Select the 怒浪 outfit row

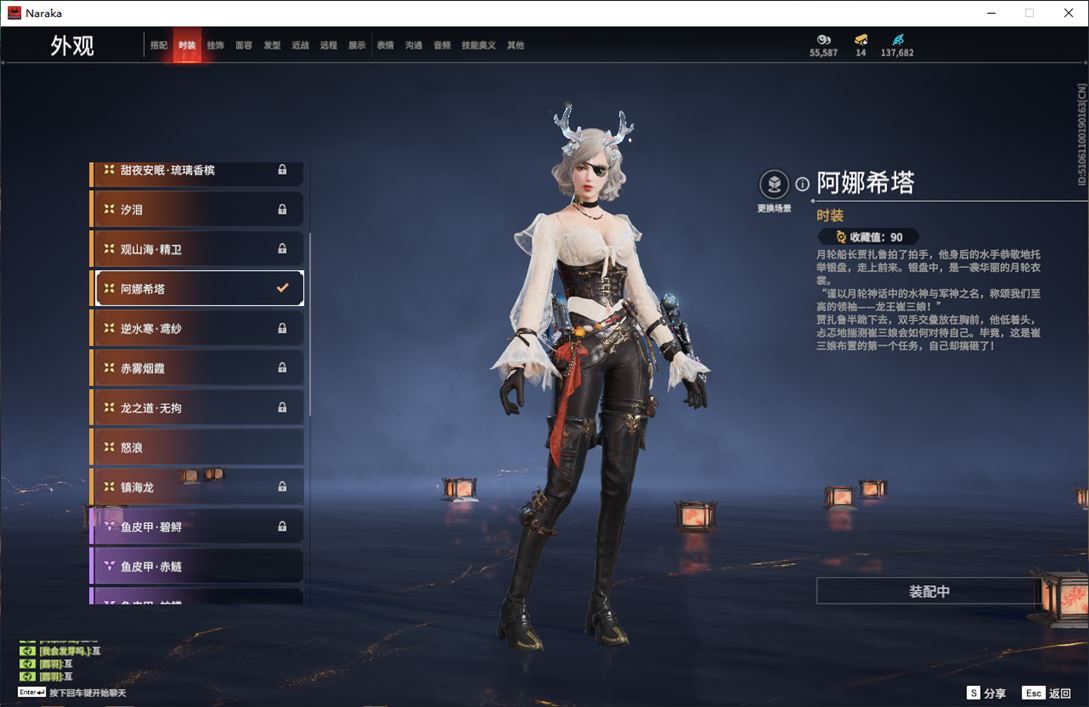click(197, 447)
